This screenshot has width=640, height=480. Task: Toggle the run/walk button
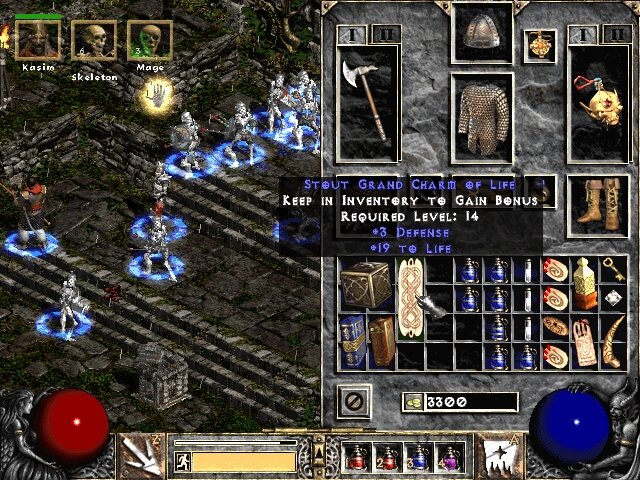pos(183,462)
